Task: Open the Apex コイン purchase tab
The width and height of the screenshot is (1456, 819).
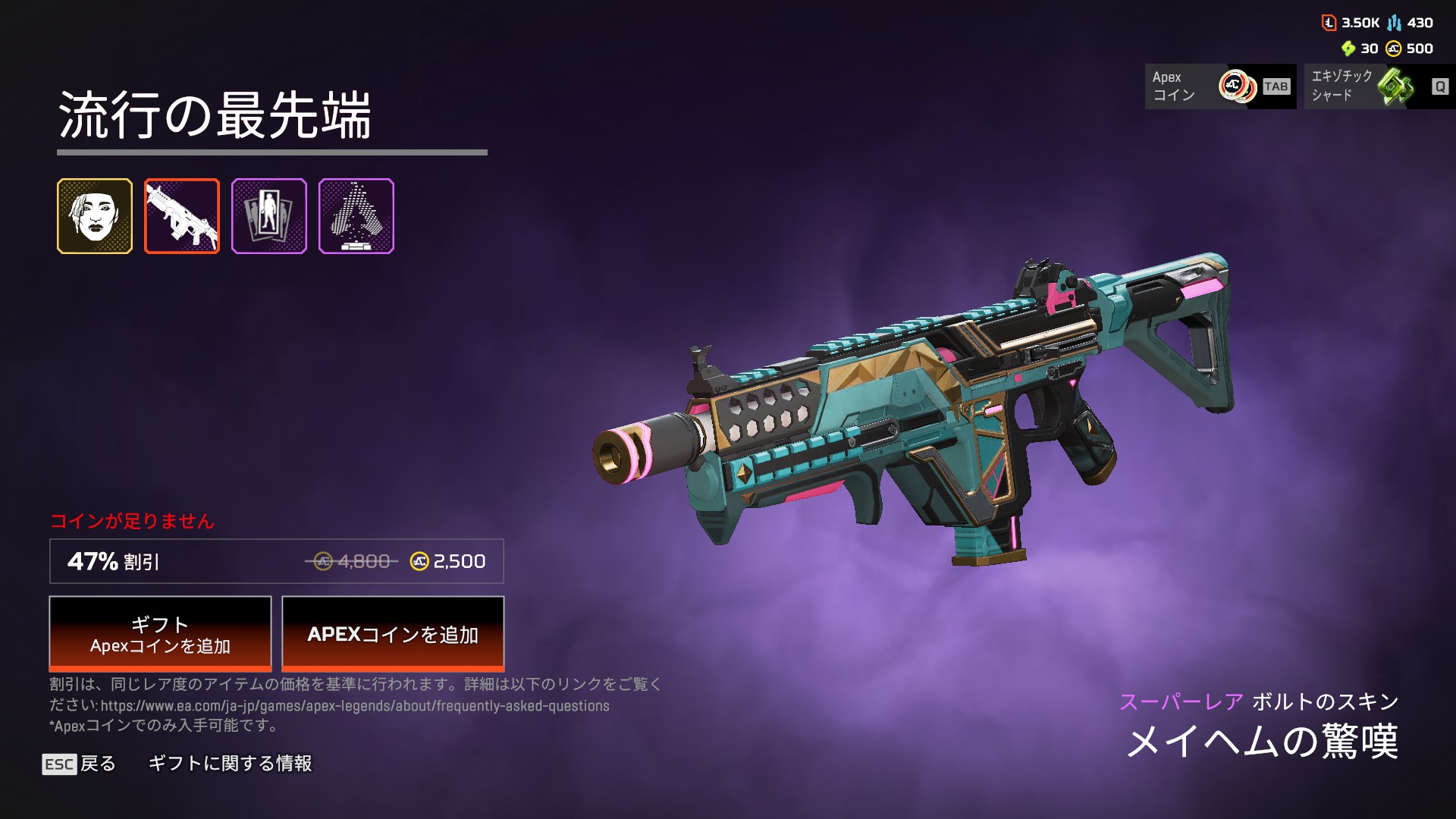Action: point(1219,86)
